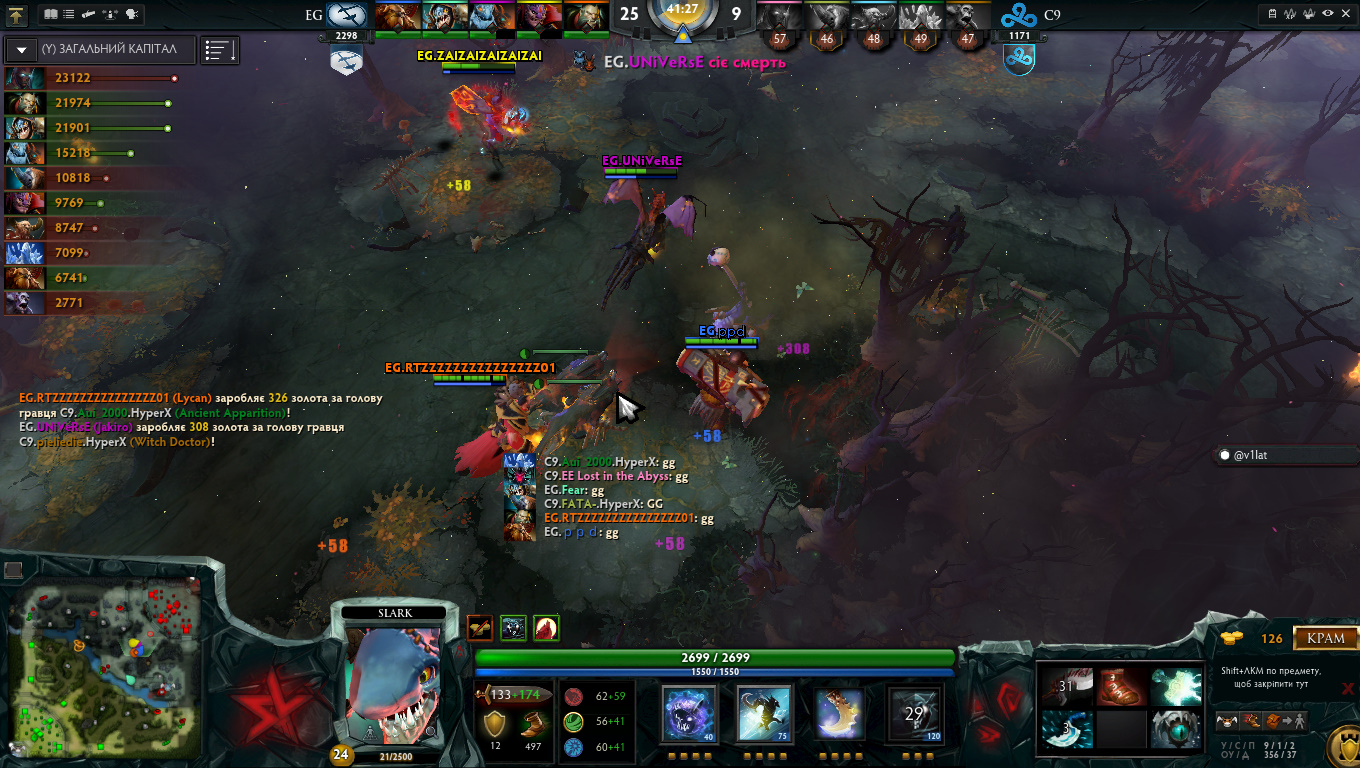The image size is (1360, 768).
Task: Activate Slark's Dark Pact ability
Action: click(689, 714)
